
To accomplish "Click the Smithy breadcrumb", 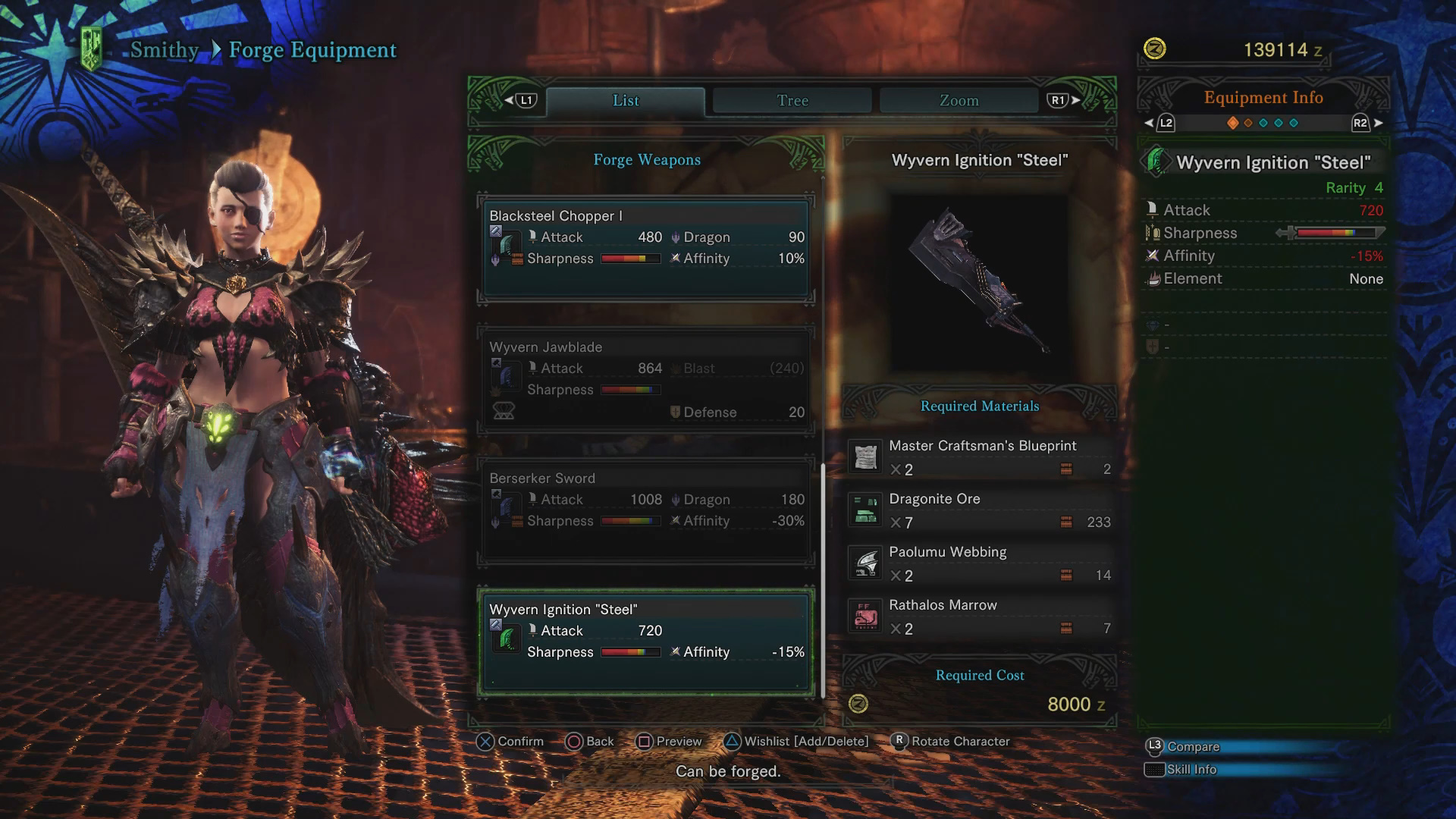I will [164, 50].
